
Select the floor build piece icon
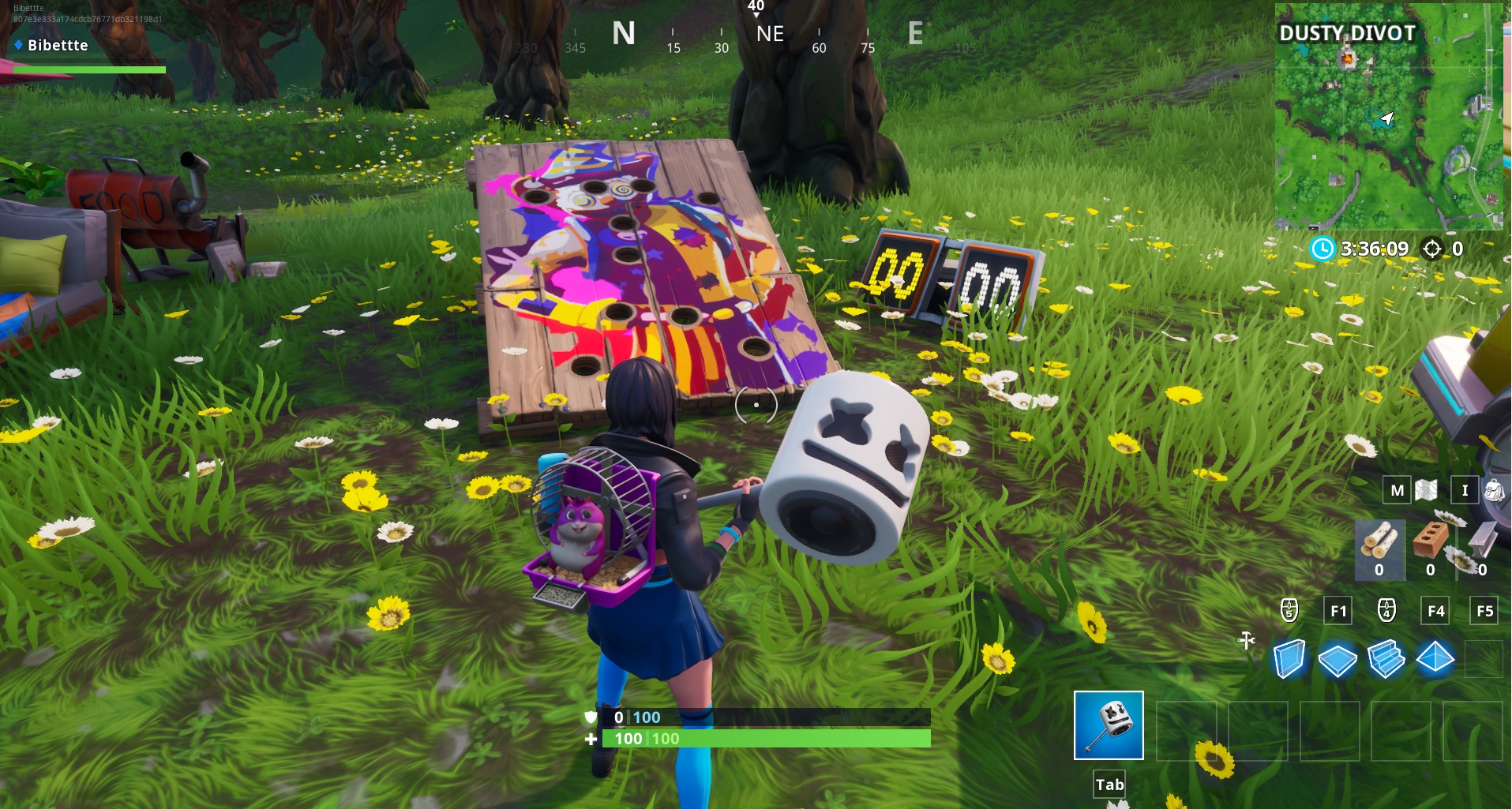coord(1337,659)
